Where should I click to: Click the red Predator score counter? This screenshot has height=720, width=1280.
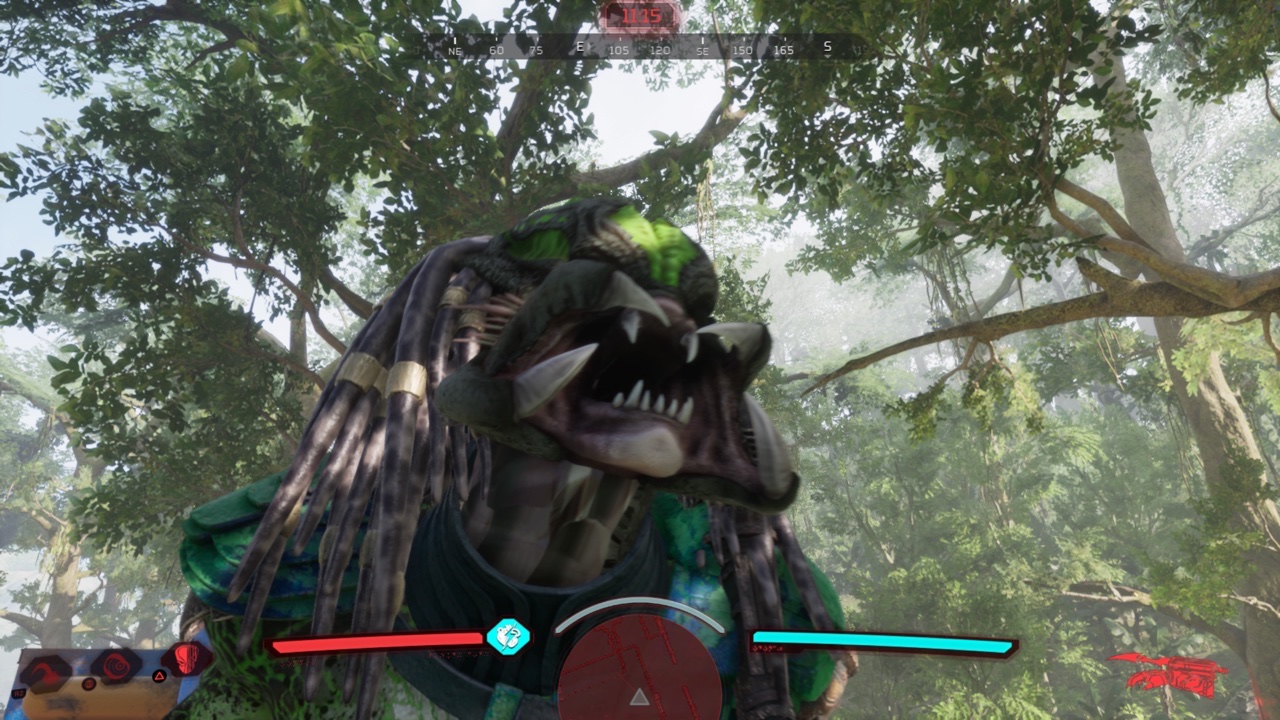click(x=640, y=17)
